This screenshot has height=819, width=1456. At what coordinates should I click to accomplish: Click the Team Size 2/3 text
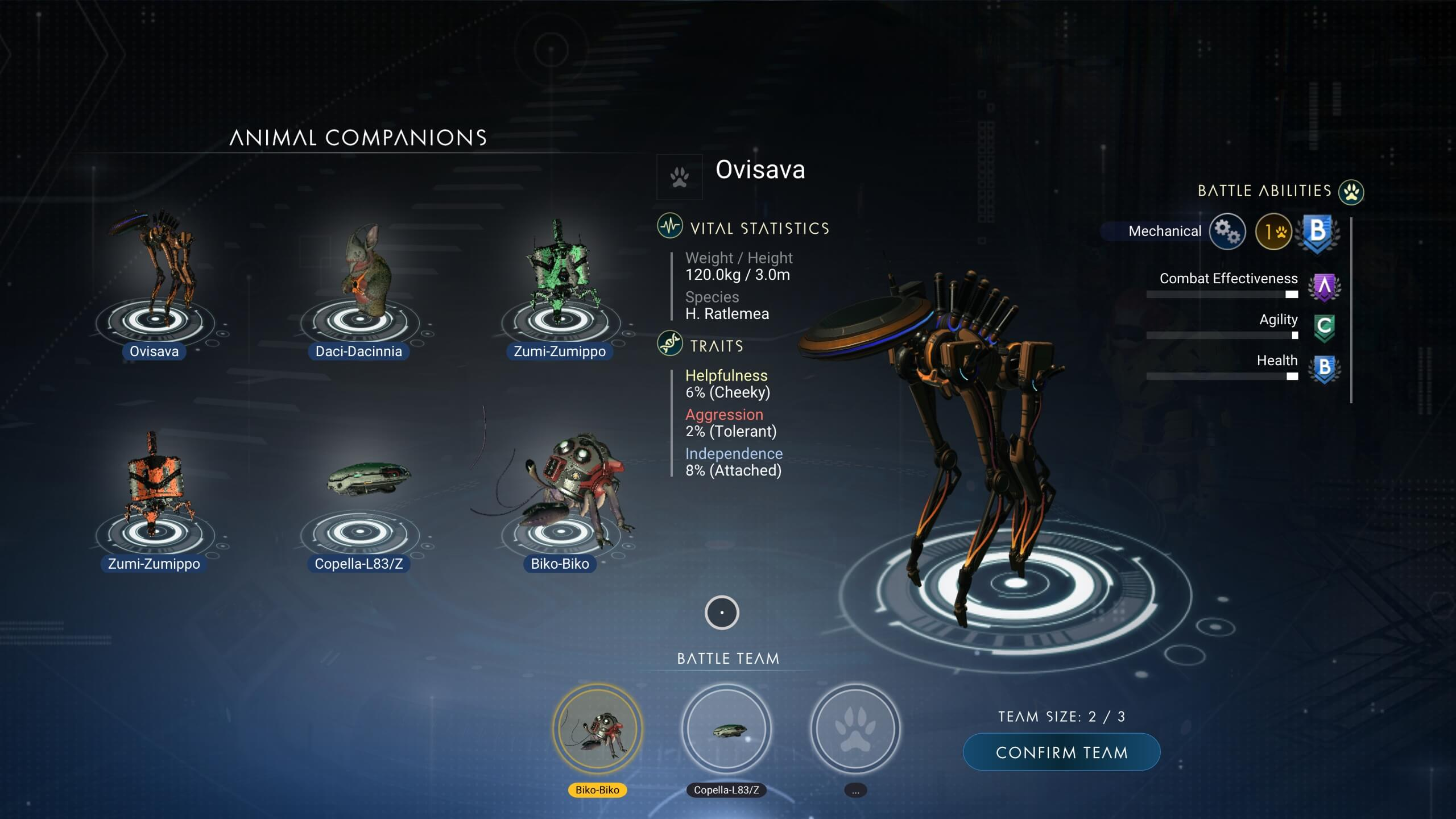tap(1061, 717)
